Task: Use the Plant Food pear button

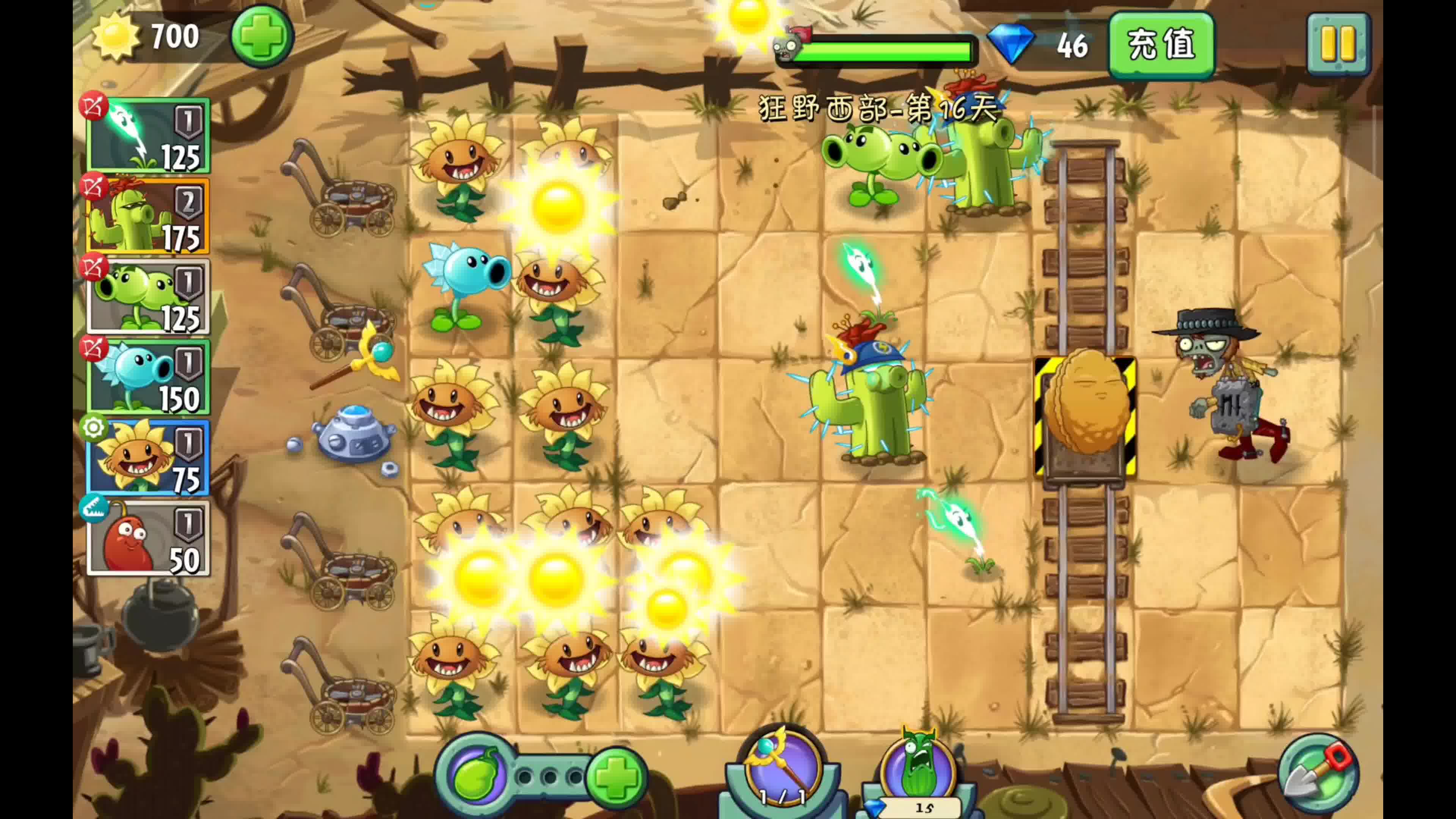Action: click(x=478, y=775)
